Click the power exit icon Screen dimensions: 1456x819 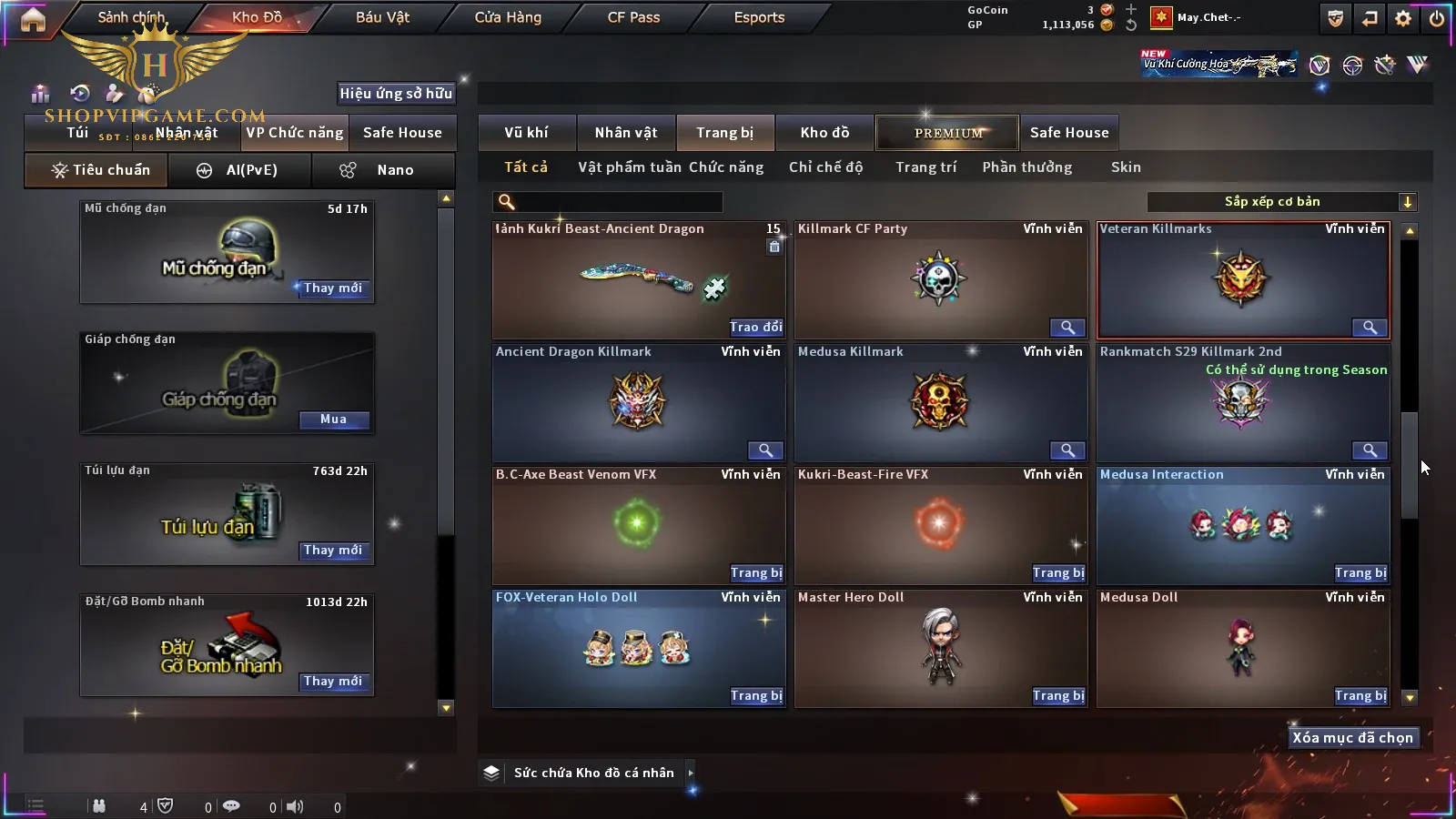[x=1437, y=18]
